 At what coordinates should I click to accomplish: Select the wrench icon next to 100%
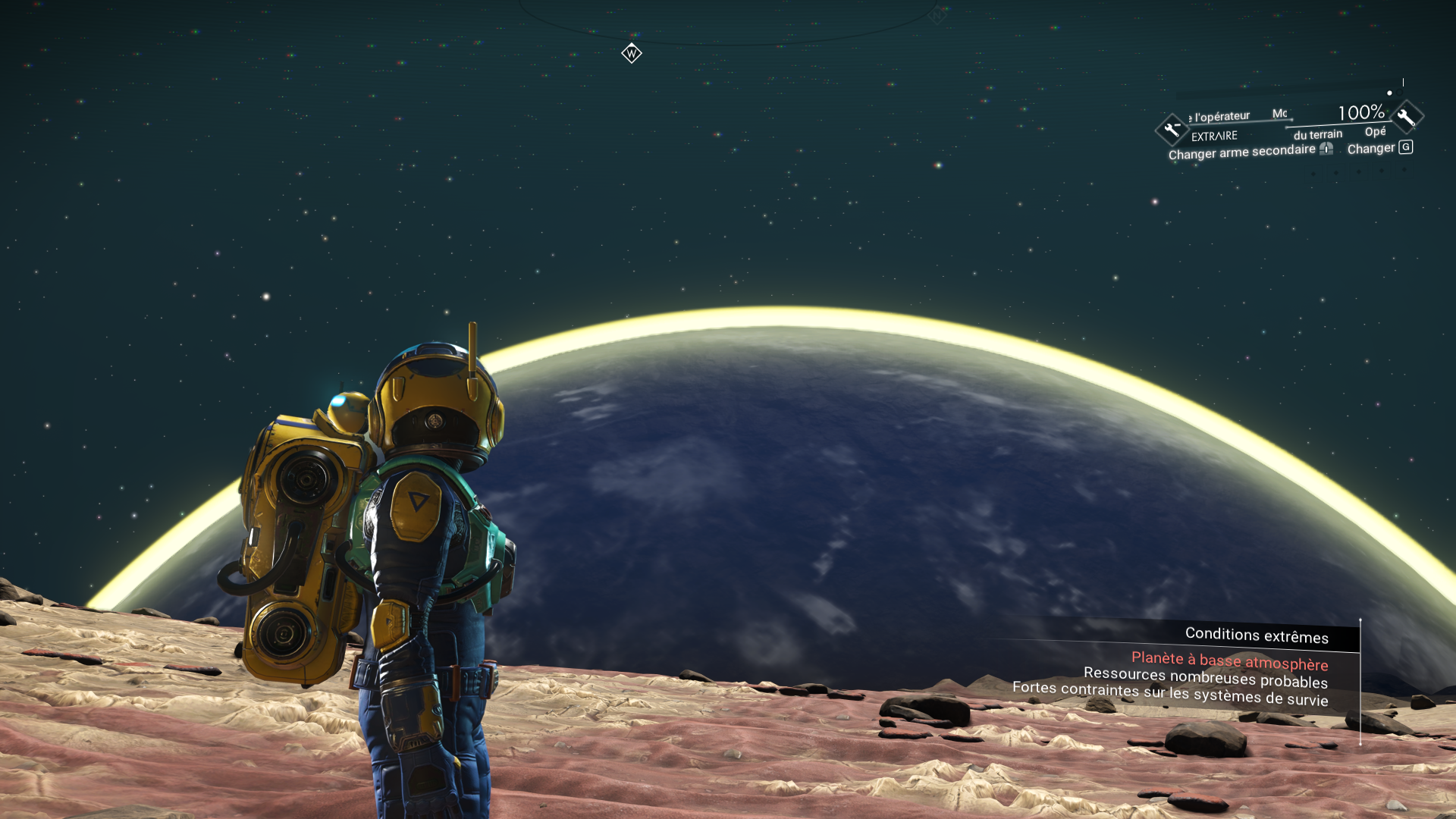click(x=1407, y=117)
